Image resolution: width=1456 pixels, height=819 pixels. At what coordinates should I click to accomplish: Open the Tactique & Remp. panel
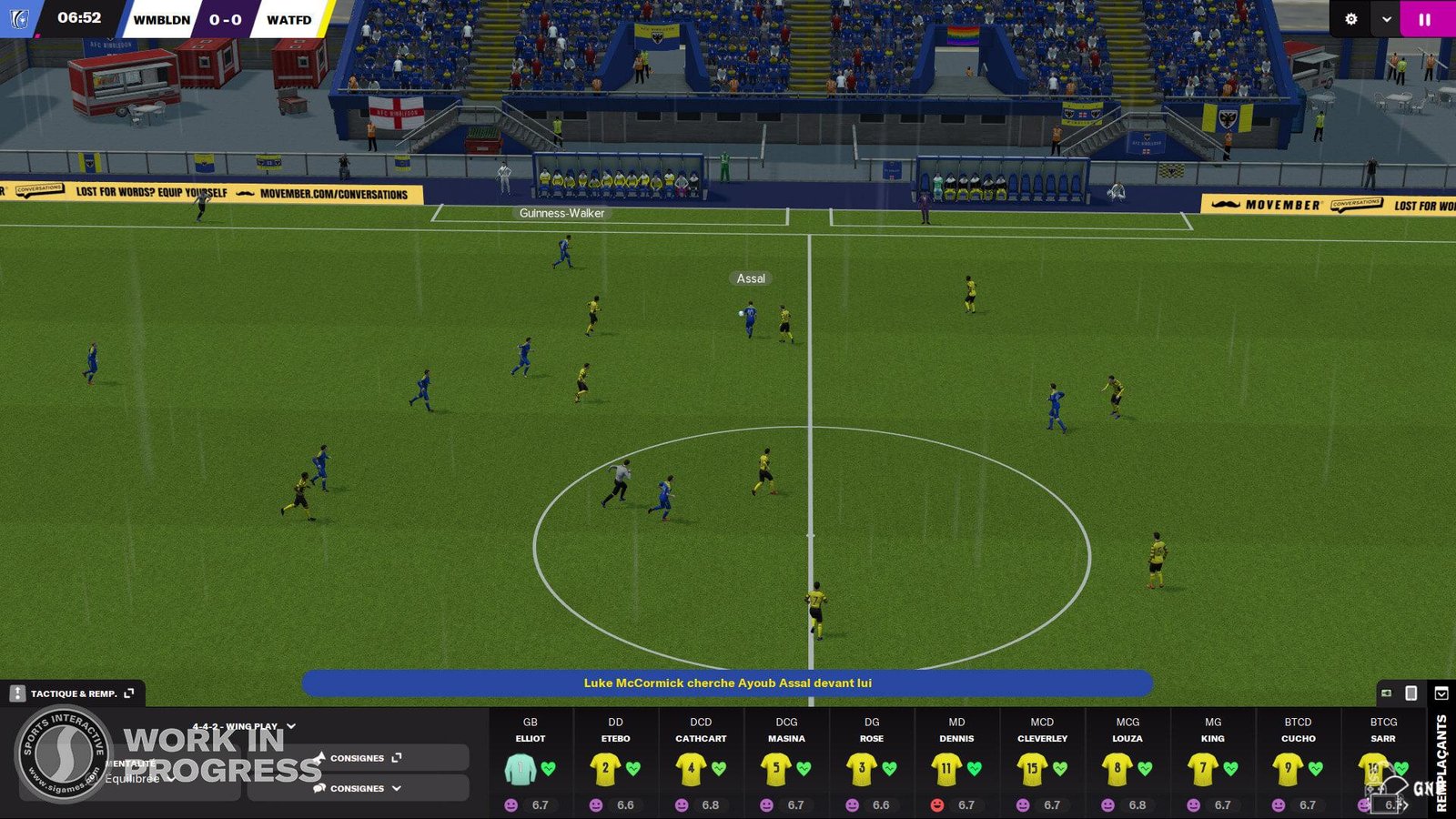tap(74, 693)
